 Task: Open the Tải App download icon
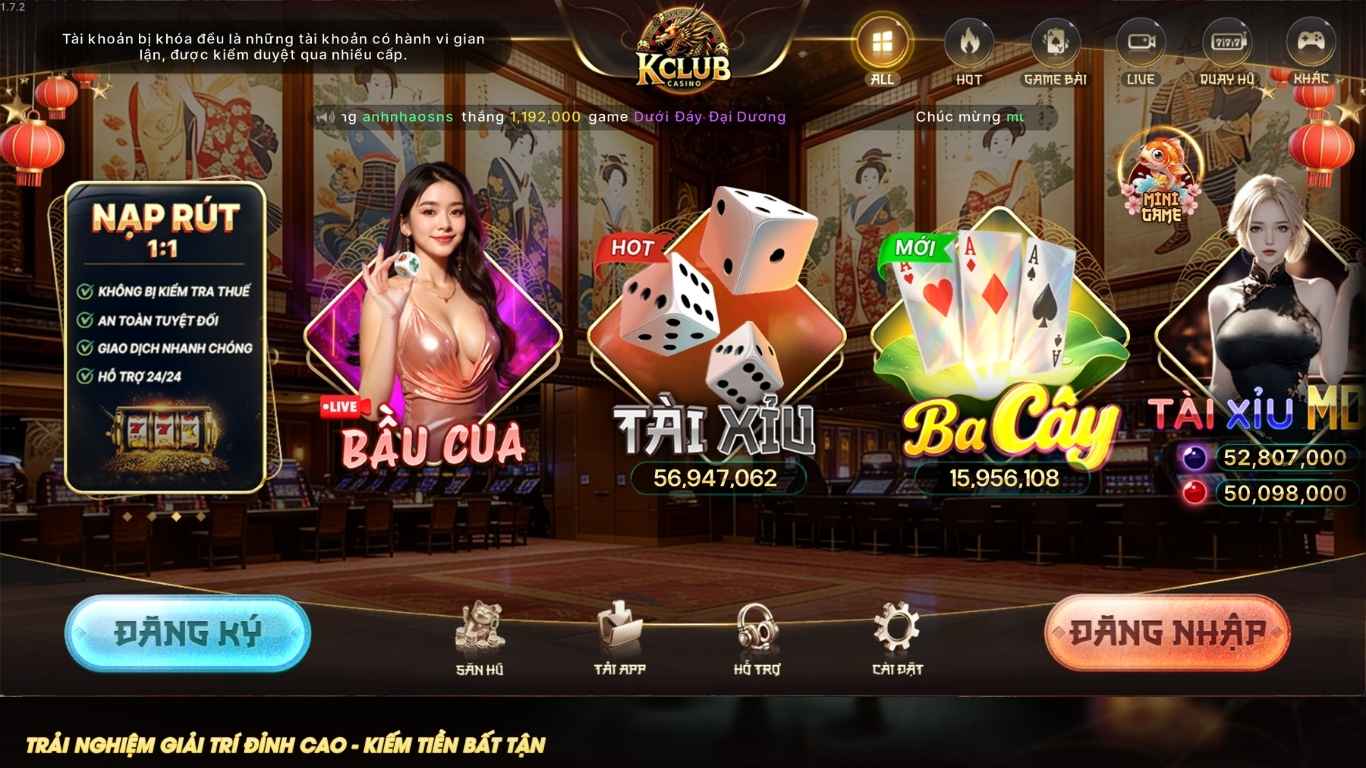click(617, 630)
